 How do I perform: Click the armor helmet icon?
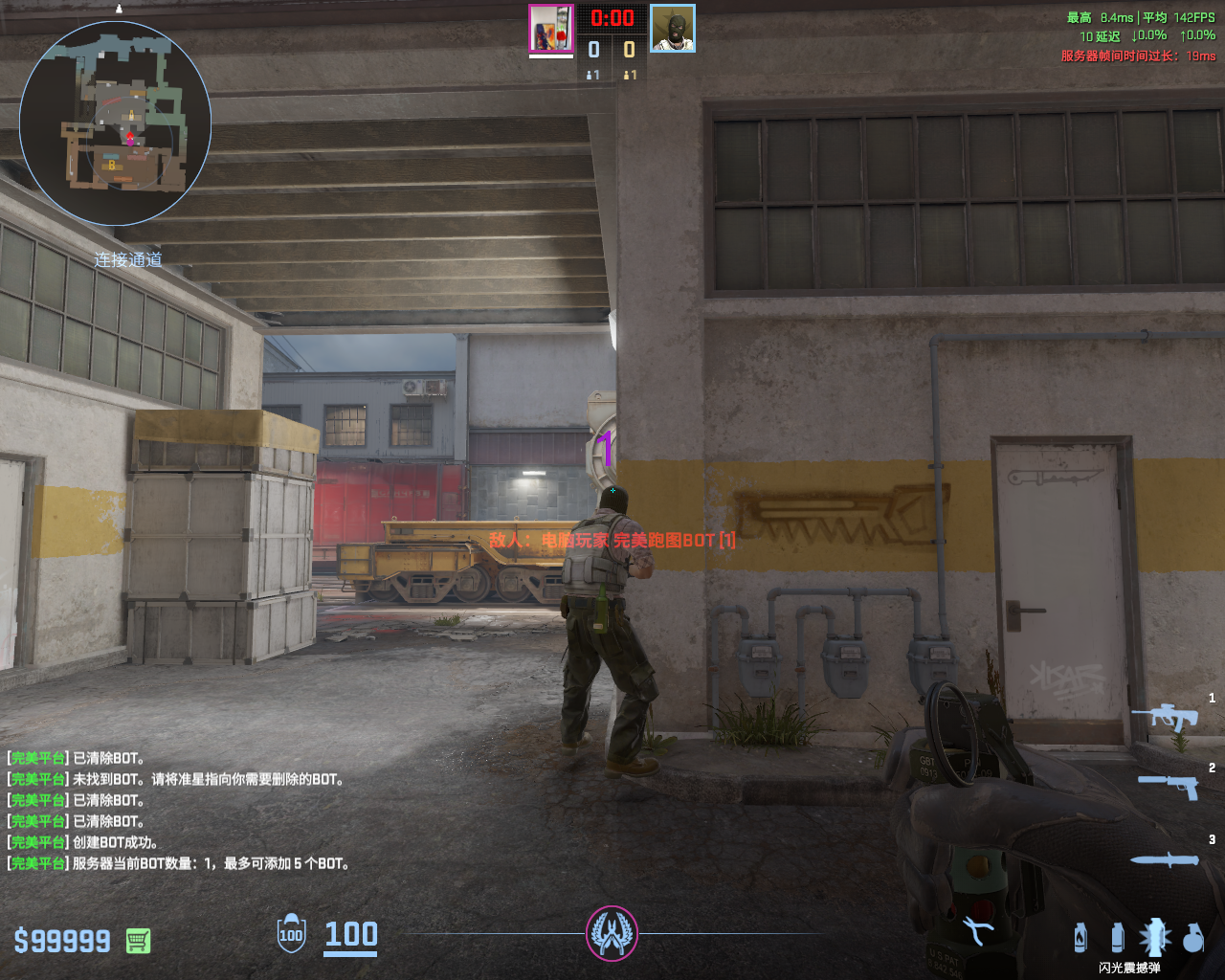click(291, 934)
